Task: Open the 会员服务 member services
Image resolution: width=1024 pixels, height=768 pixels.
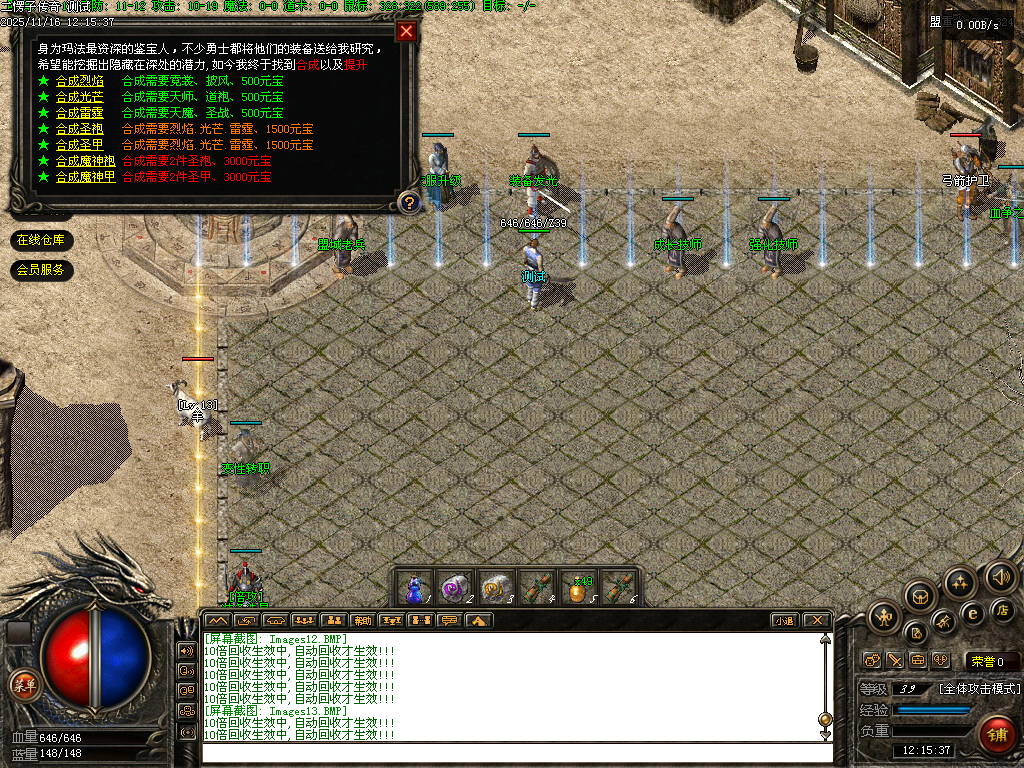Action: click(40, 269)
